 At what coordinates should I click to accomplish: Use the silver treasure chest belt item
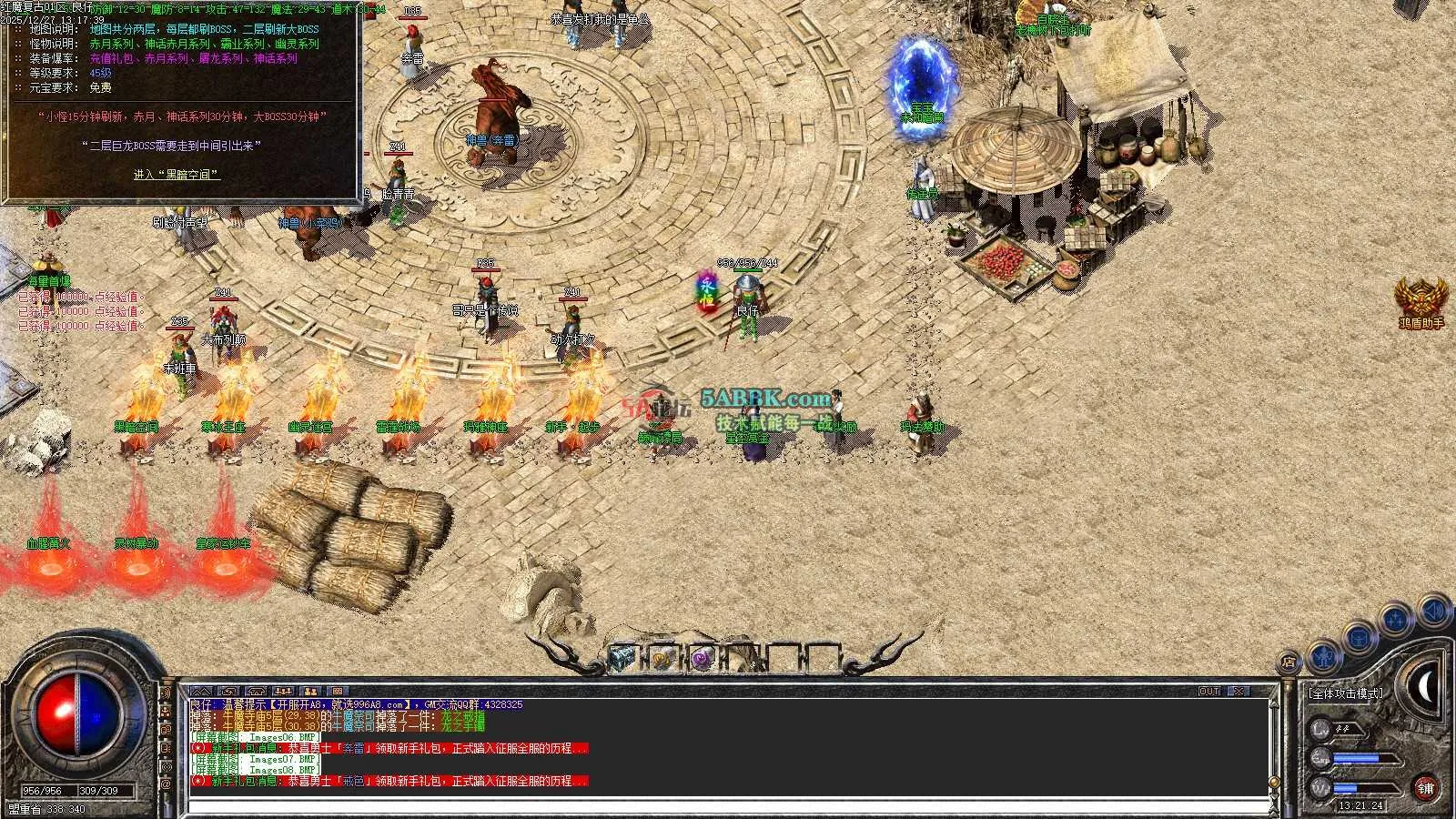tap(622, 658)
